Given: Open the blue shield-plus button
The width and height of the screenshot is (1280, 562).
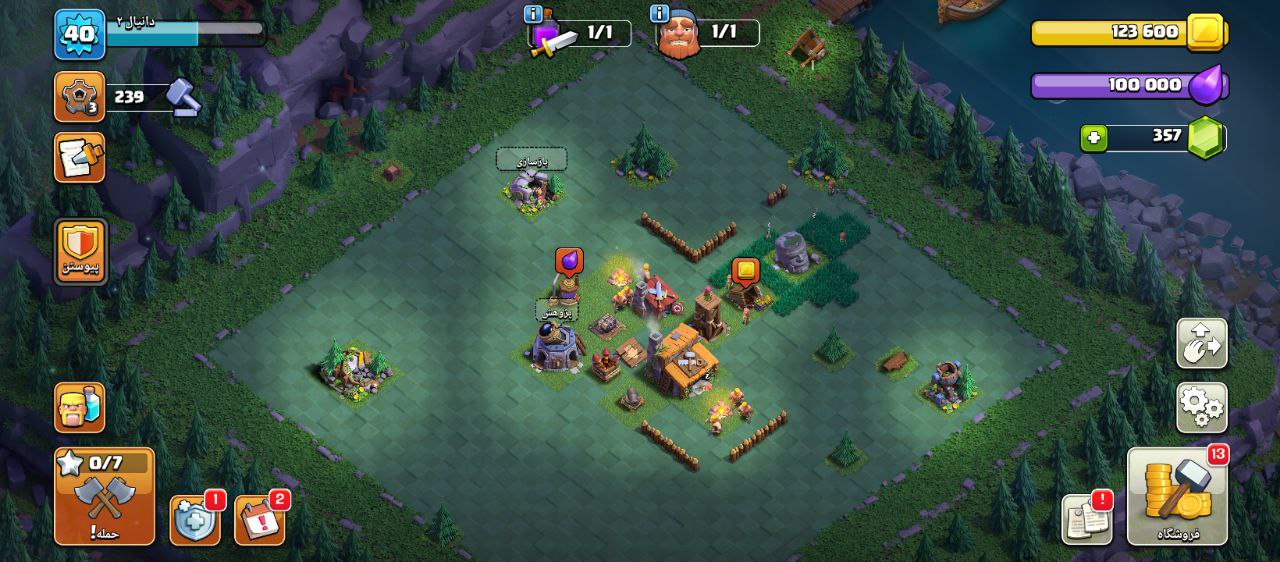Looking at the screenshot, I should point(194,520).
